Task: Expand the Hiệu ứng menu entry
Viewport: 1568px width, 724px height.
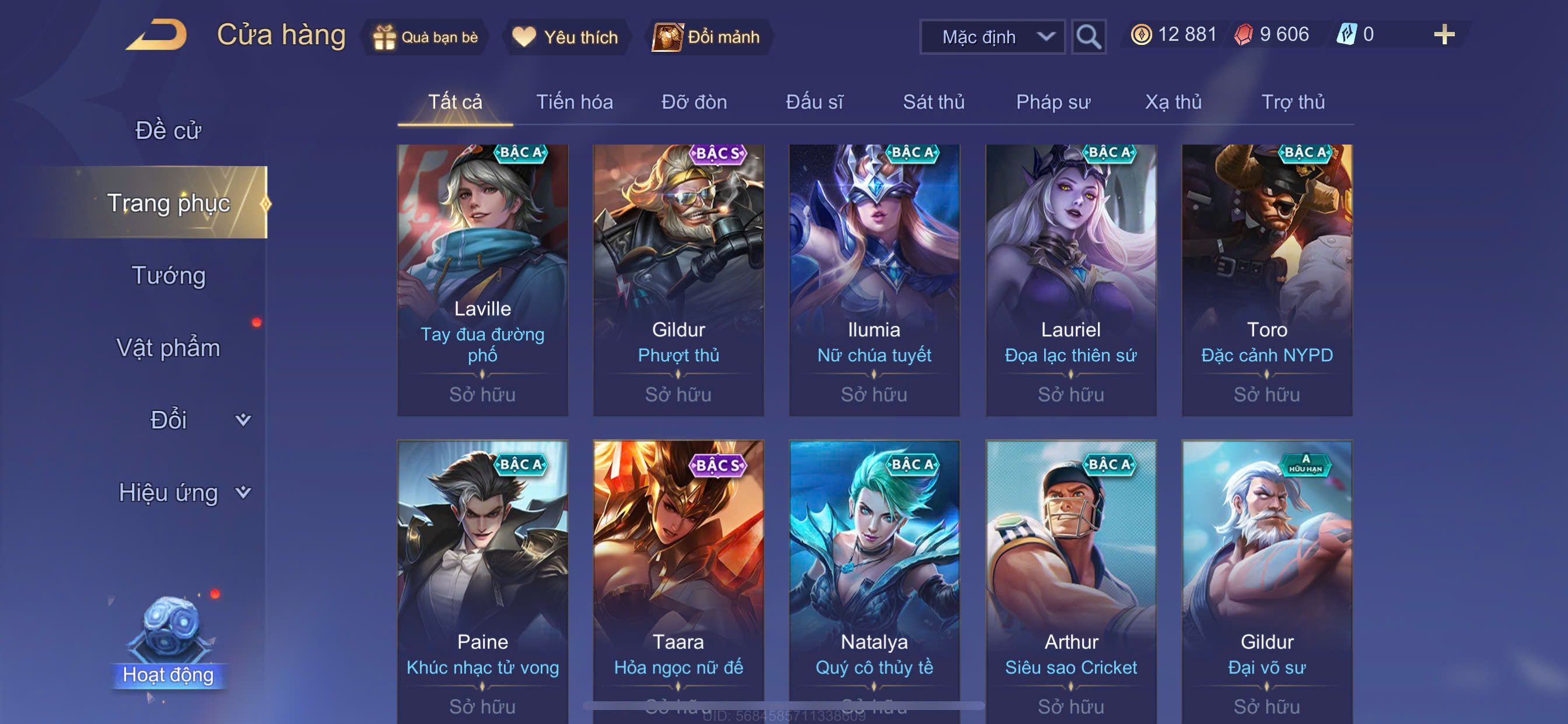Action: [183, 492]
